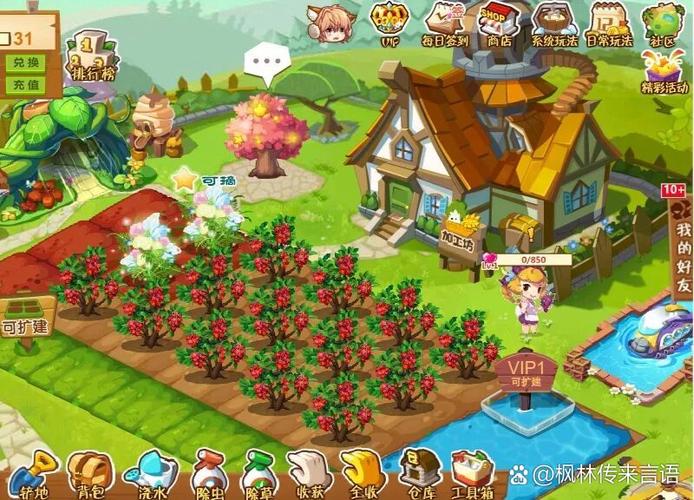
Task: Open the SHOP (商店)
Action: (496, 22)
